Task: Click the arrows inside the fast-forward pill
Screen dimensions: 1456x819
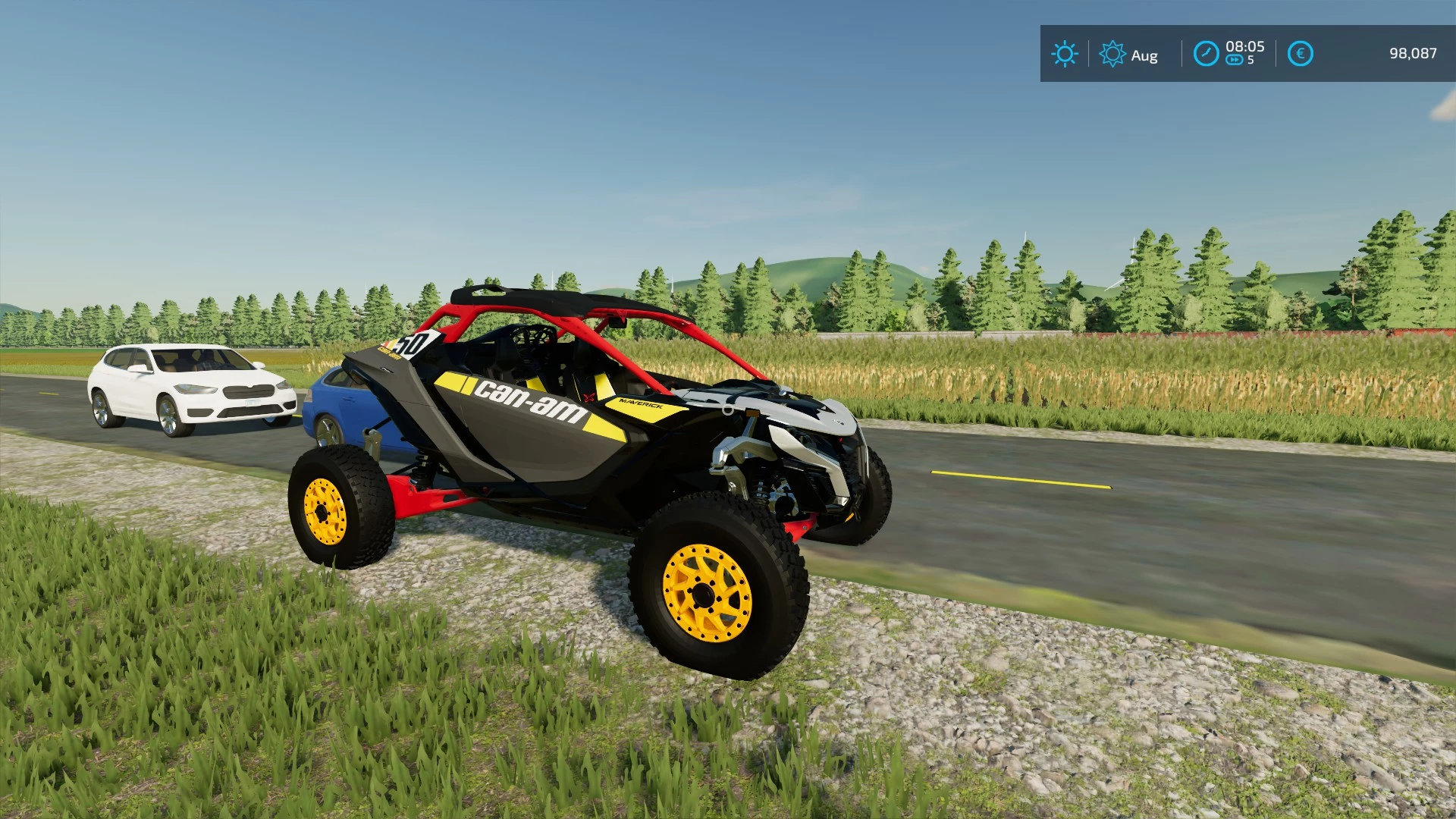Action: click(x=1235, y=59)
